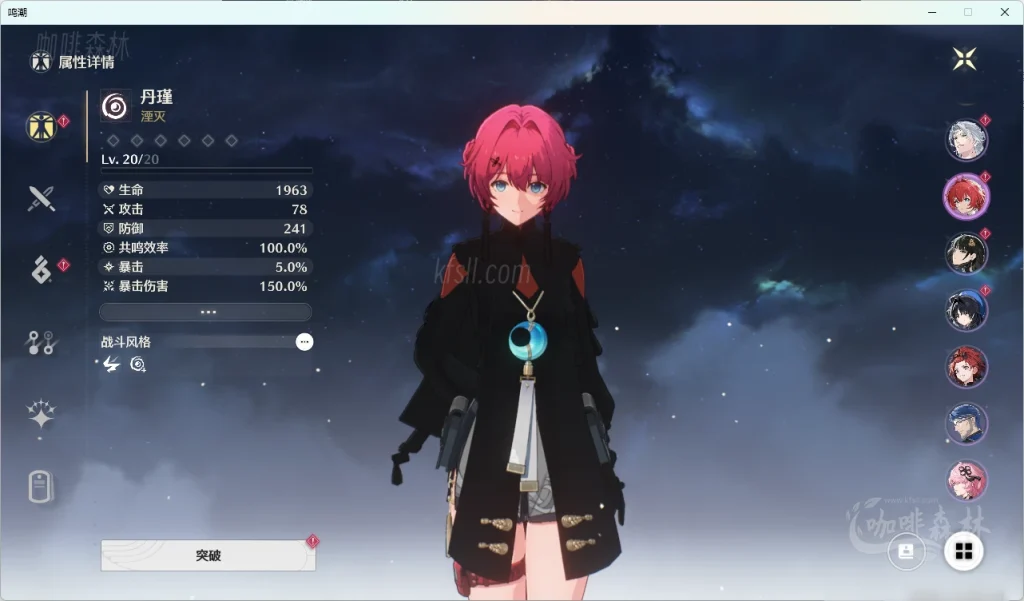Select the dark-haired girl with blue beret
Viewport: 1024px width, 601px height.
coord(966,311)
